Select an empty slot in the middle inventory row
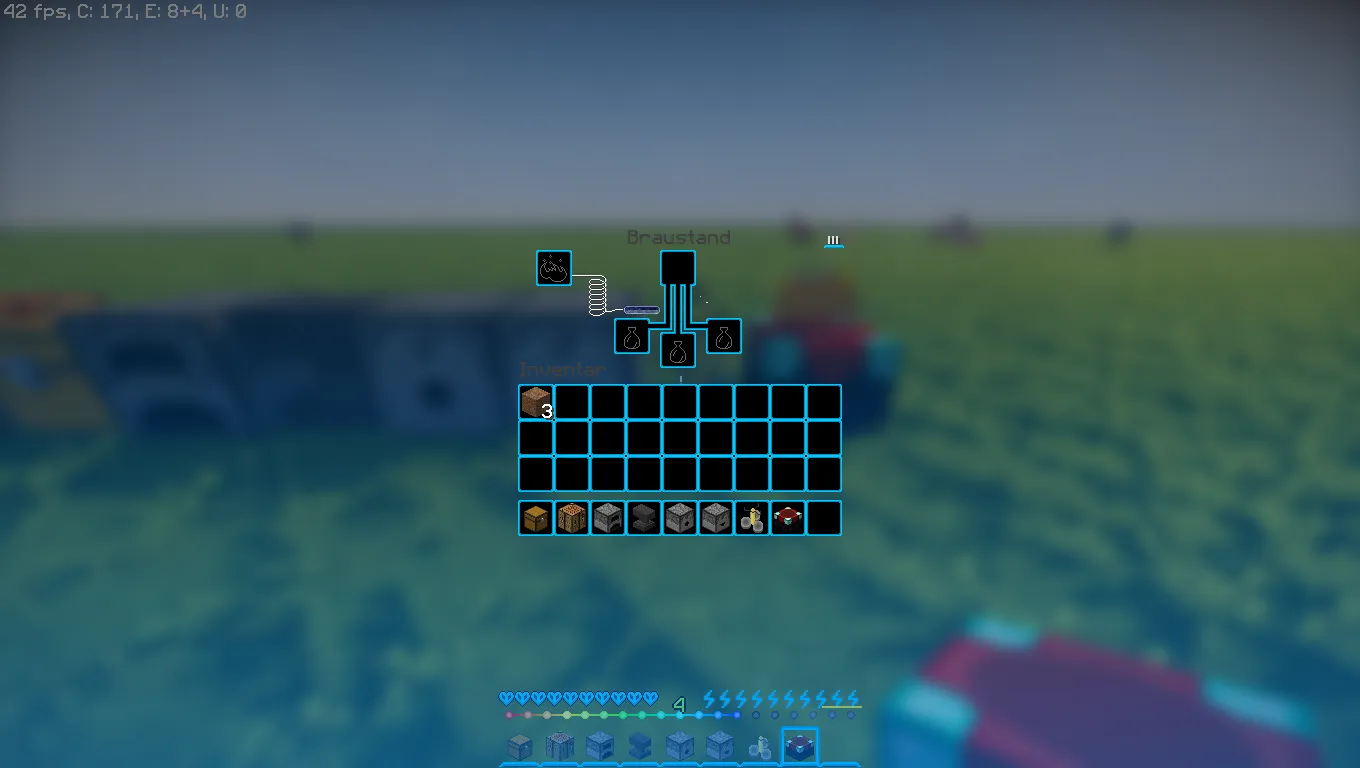The height and width of the screenshot is (768, 1360). (x=679, y=437)
